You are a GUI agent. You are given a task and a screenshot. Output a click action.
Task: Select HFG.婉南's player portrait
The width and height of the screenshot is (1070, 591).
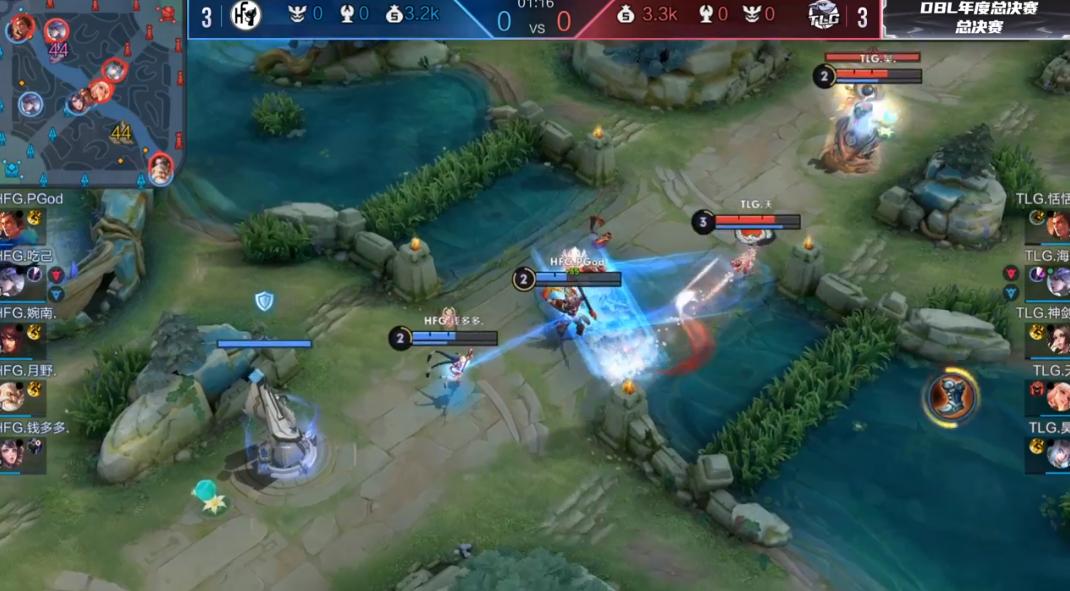pos(11,339)
